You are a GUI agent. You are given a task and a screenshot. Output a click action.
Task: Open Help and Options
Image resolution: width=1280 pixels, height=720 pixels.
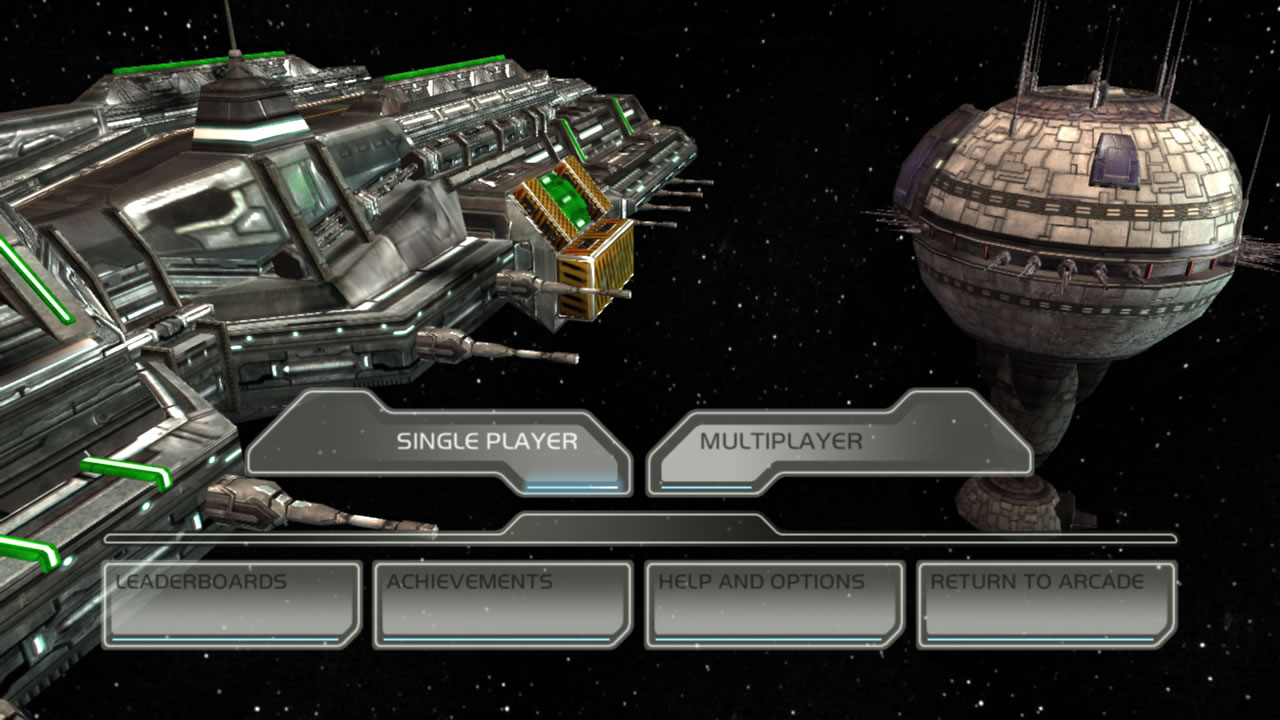tap(775, 603)
